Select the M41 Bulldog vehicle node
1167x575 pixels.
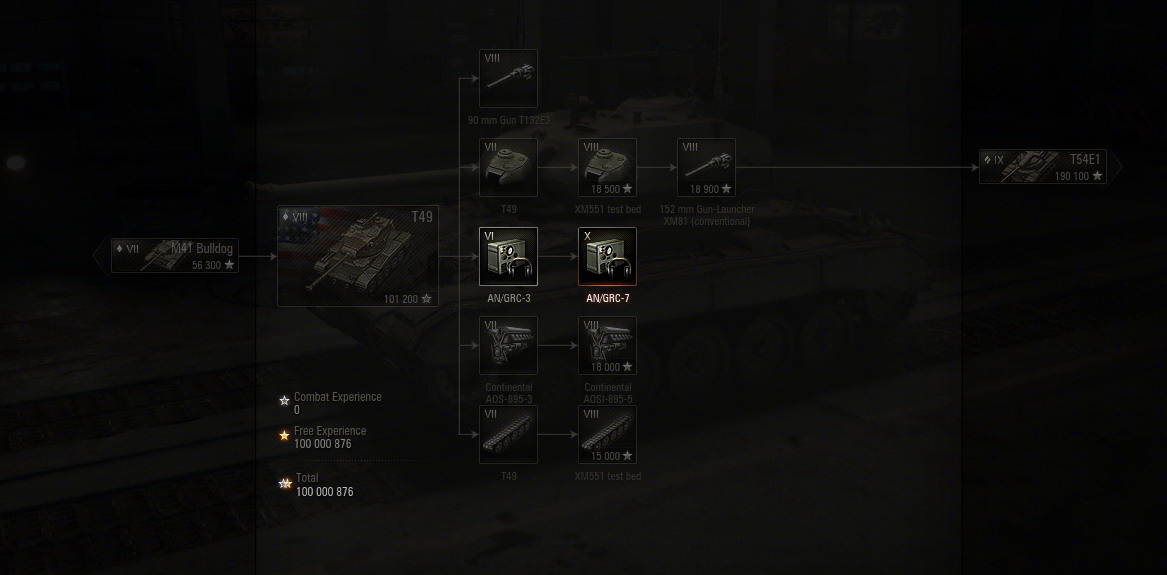[x=176, y=256]
